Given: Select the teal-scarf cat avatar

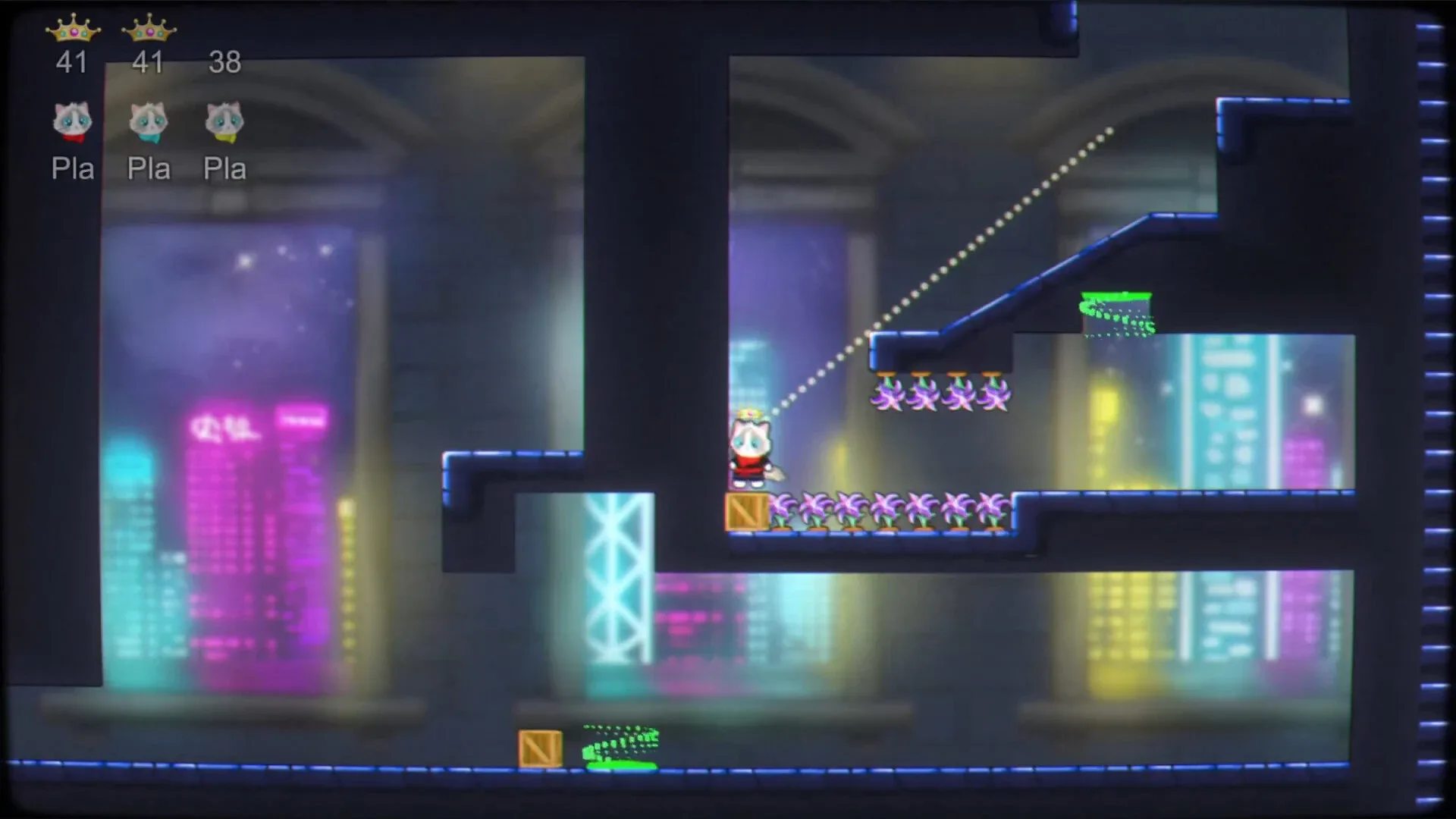Looking at the screenshot, I should 149,121.
